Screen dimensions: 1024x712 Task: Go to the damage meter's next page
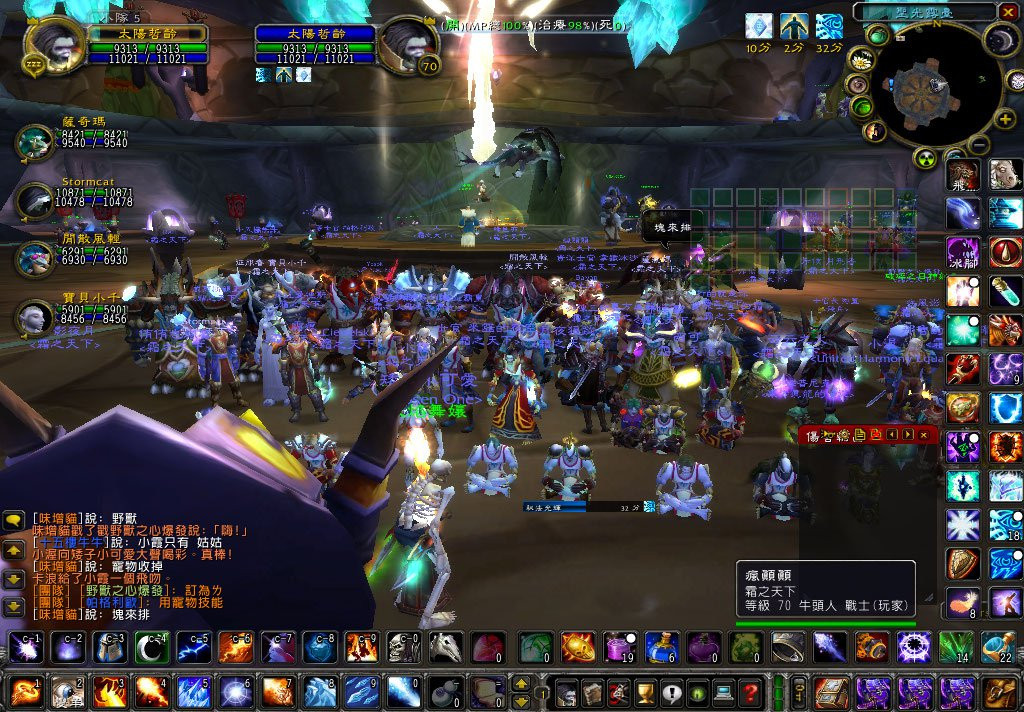pyautogui.click(x=908, y=434)
